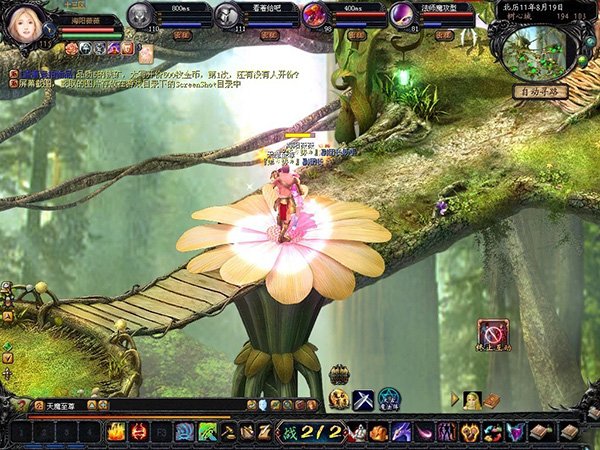Screen dimensions: 600x450
Task: Select the party member portrait labeled 400ms
Action: [x=314, y=15]
